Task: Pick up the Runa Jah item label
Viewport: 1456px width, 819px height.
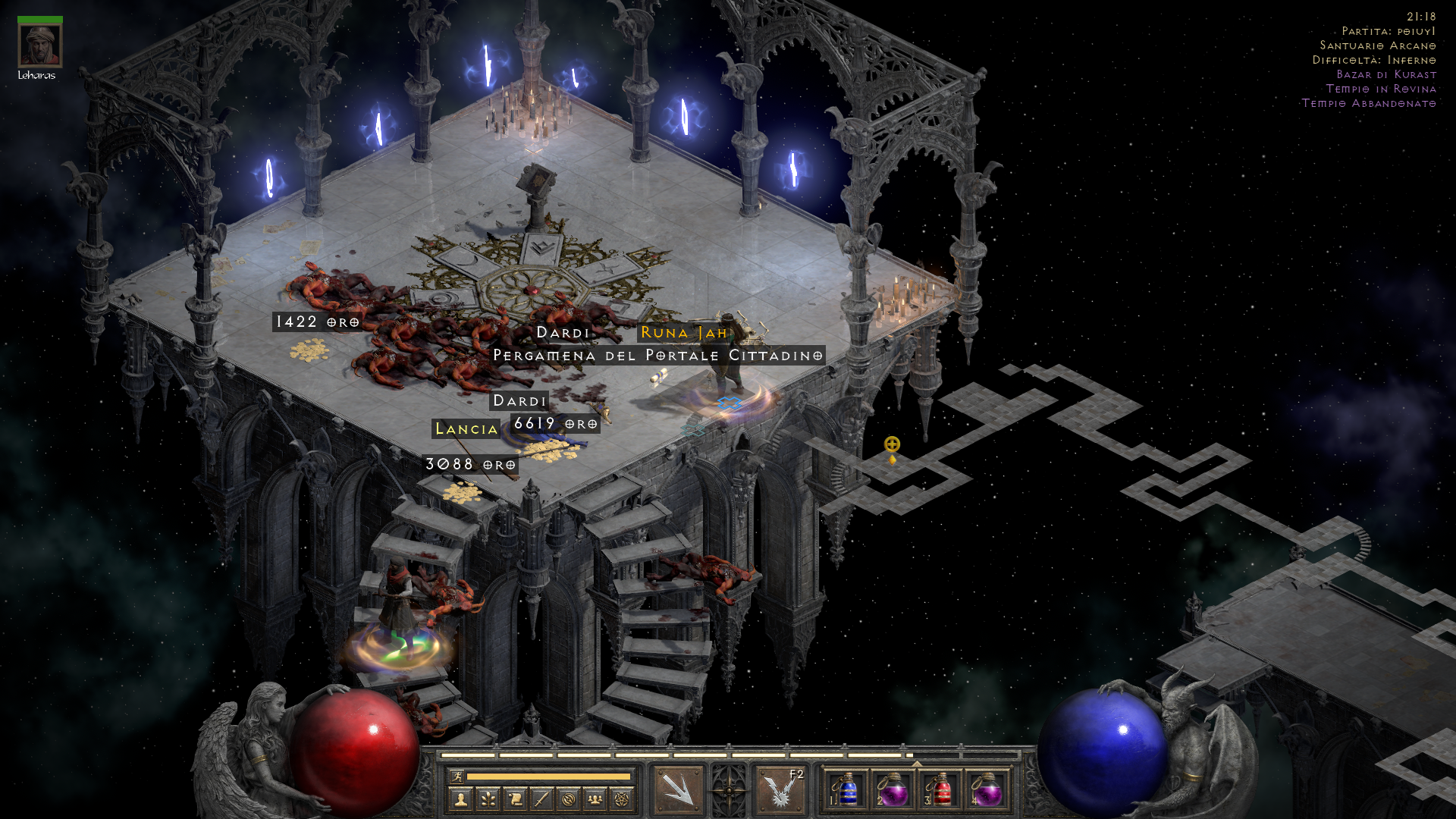Action: [684, 333]
